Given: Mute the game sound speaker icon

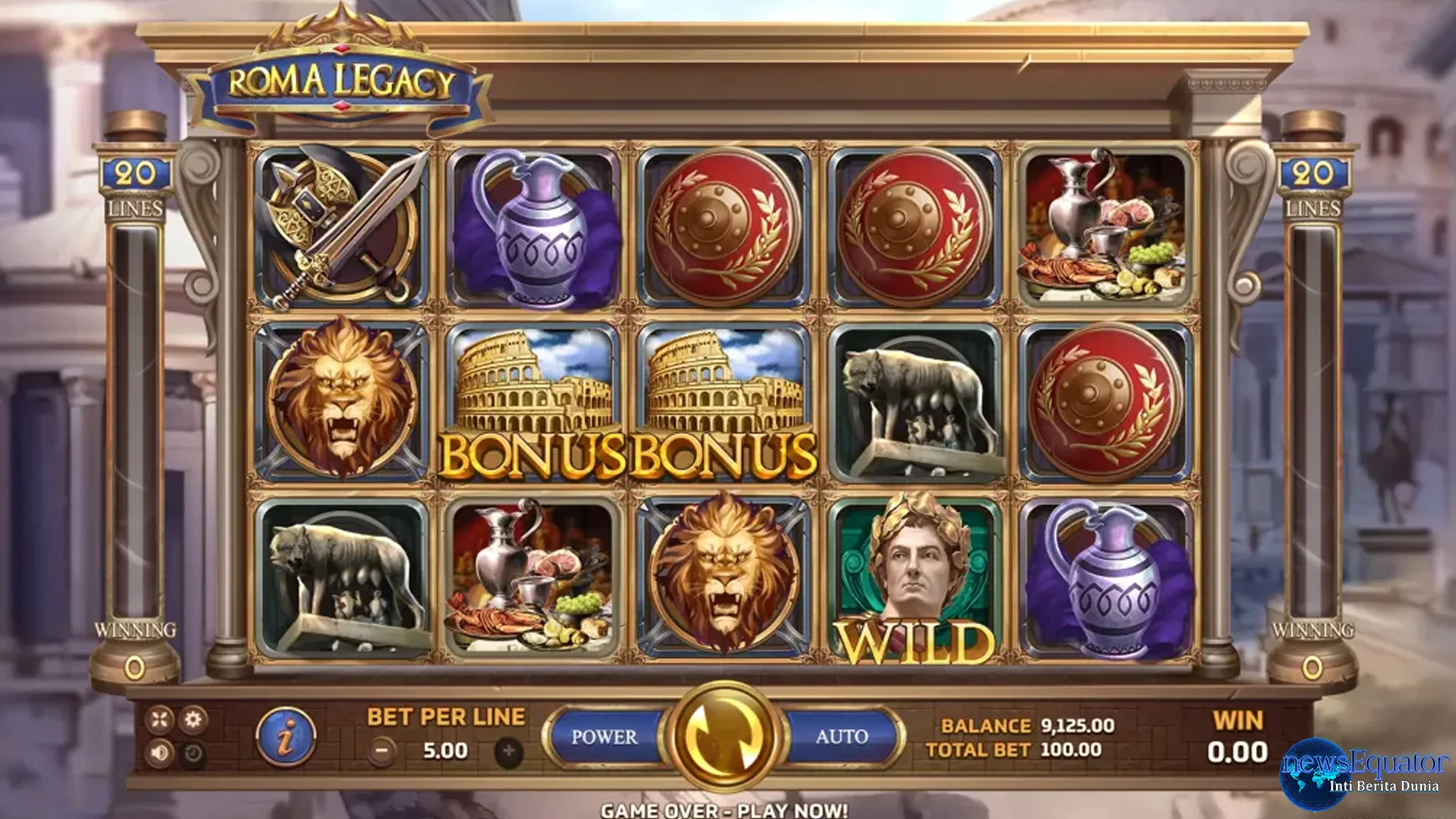Looking at the screenshot, I should [x=159, y=753].
